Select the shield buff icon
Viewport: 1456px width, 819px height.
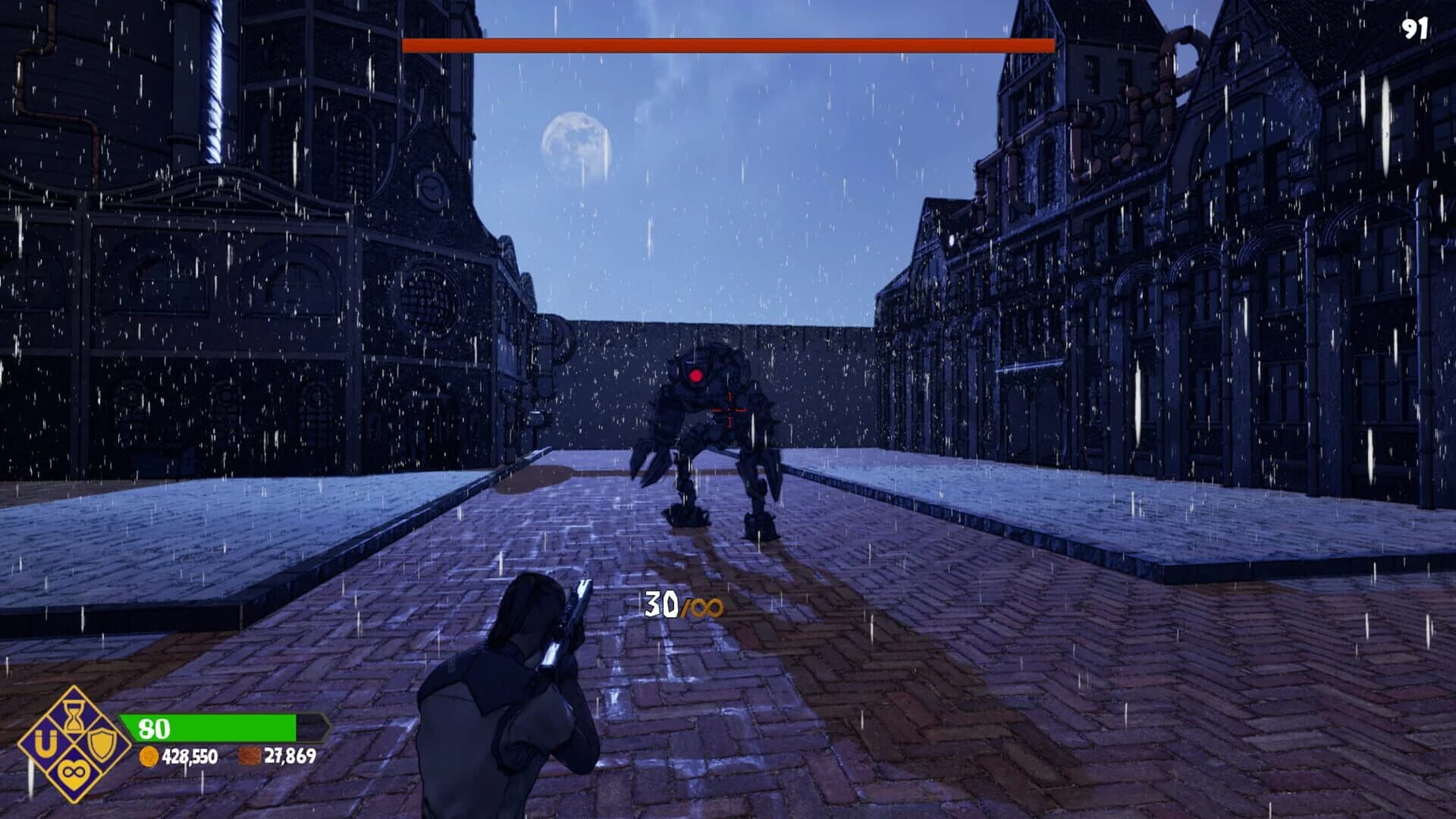tap(100, 745)
